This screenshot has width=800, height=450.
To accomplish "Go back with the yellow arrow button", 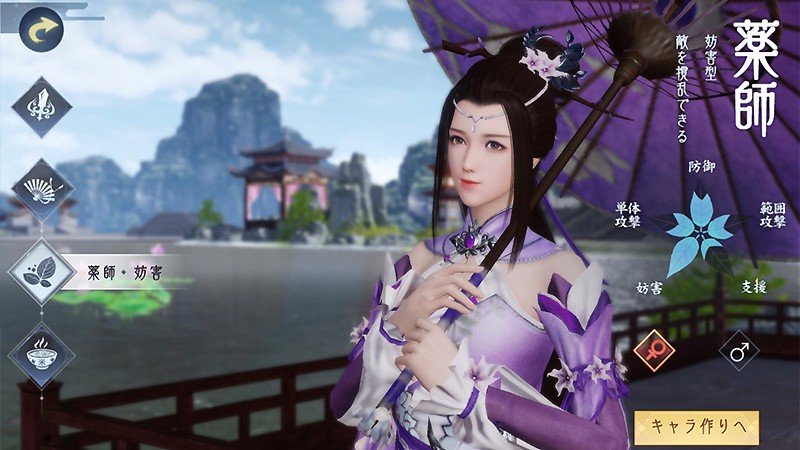I will (41, 29).
